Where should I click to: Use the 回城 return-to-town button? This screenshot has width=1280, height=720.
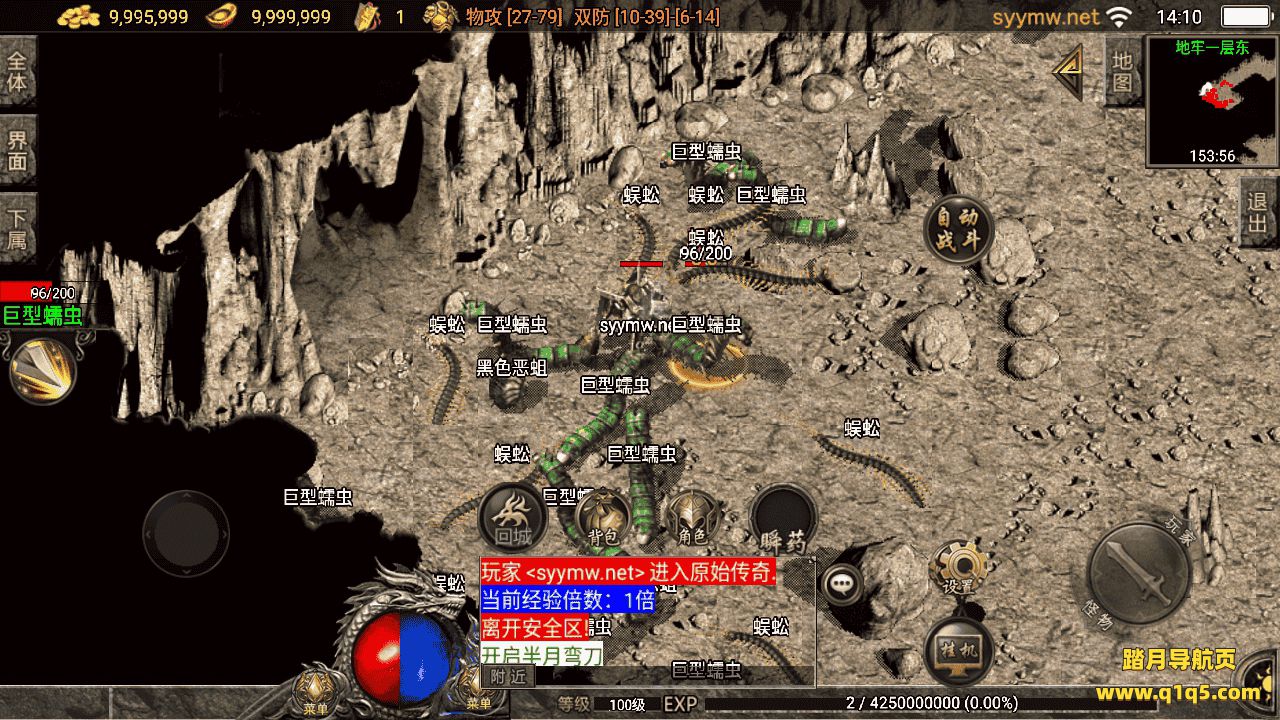[512, 518]
